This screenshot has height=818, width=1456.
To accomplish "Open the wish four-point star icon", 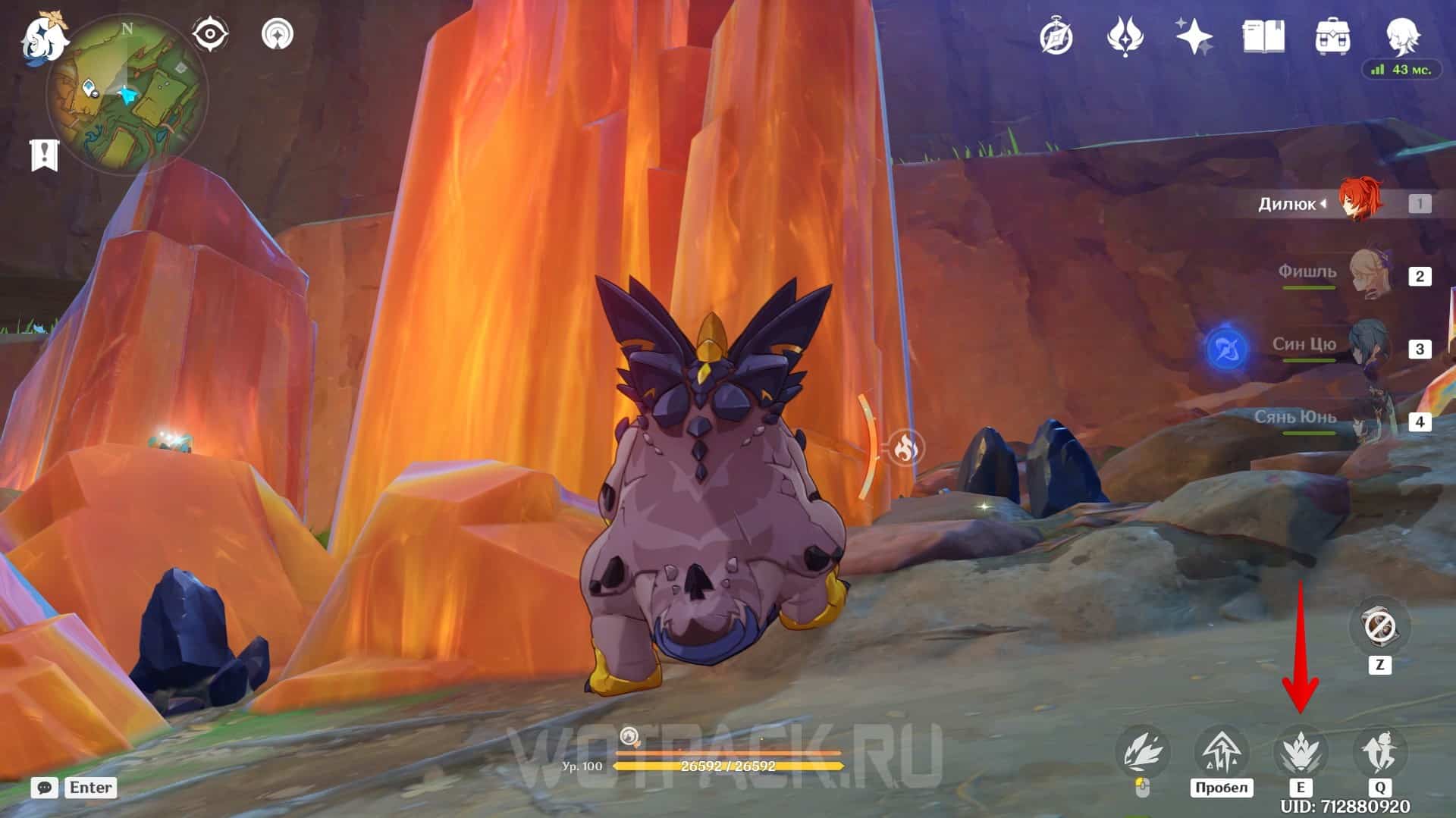I will point(1193,36).
